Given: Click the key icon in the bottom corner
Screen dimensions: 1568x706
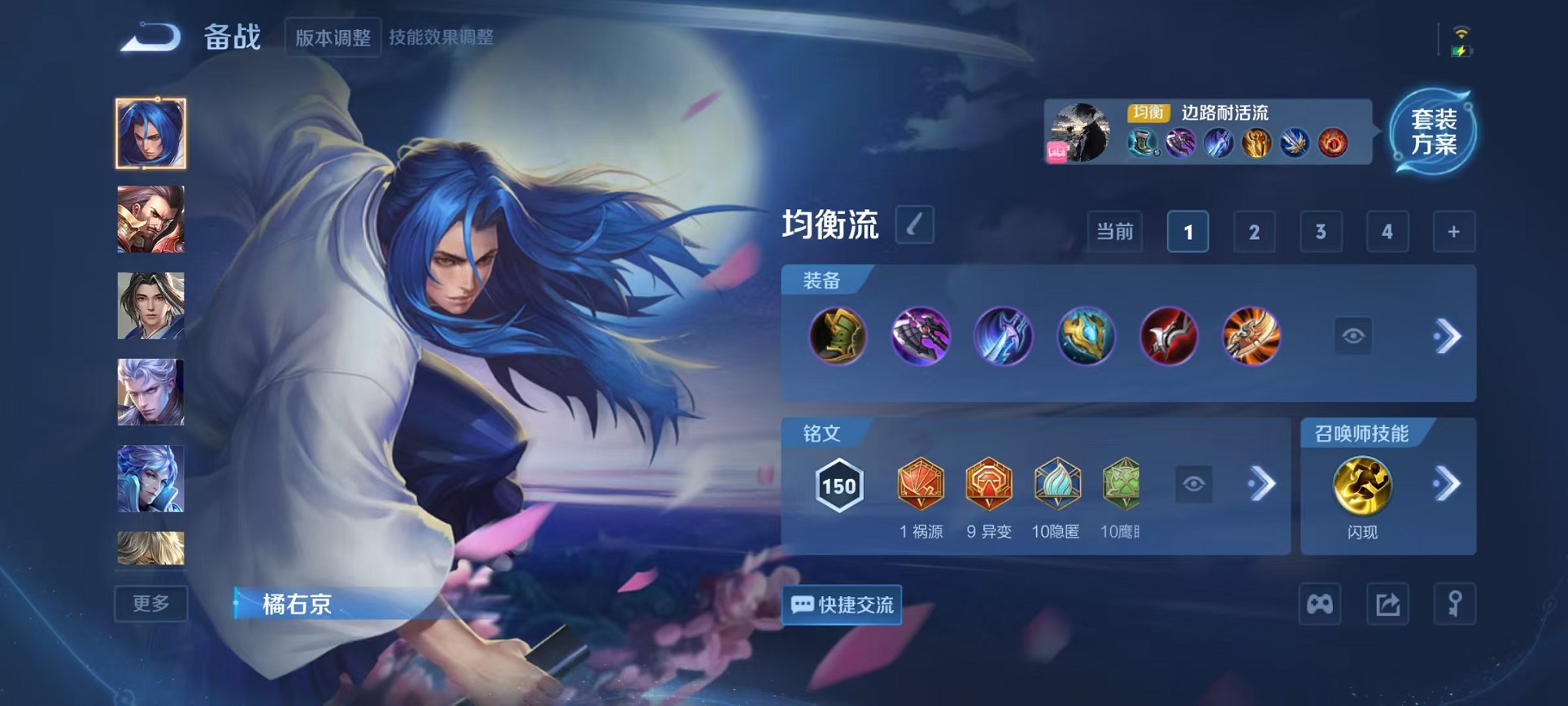Looking at the screenshot, I should tap(1455, 604).
